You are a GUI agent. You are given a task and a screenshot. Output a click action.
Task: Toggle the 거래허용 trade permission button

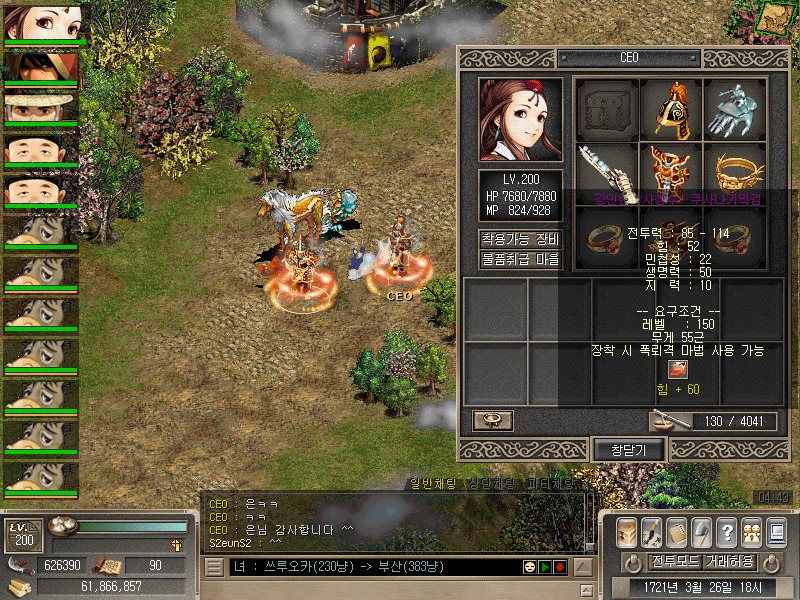click(x=729, y=561)
